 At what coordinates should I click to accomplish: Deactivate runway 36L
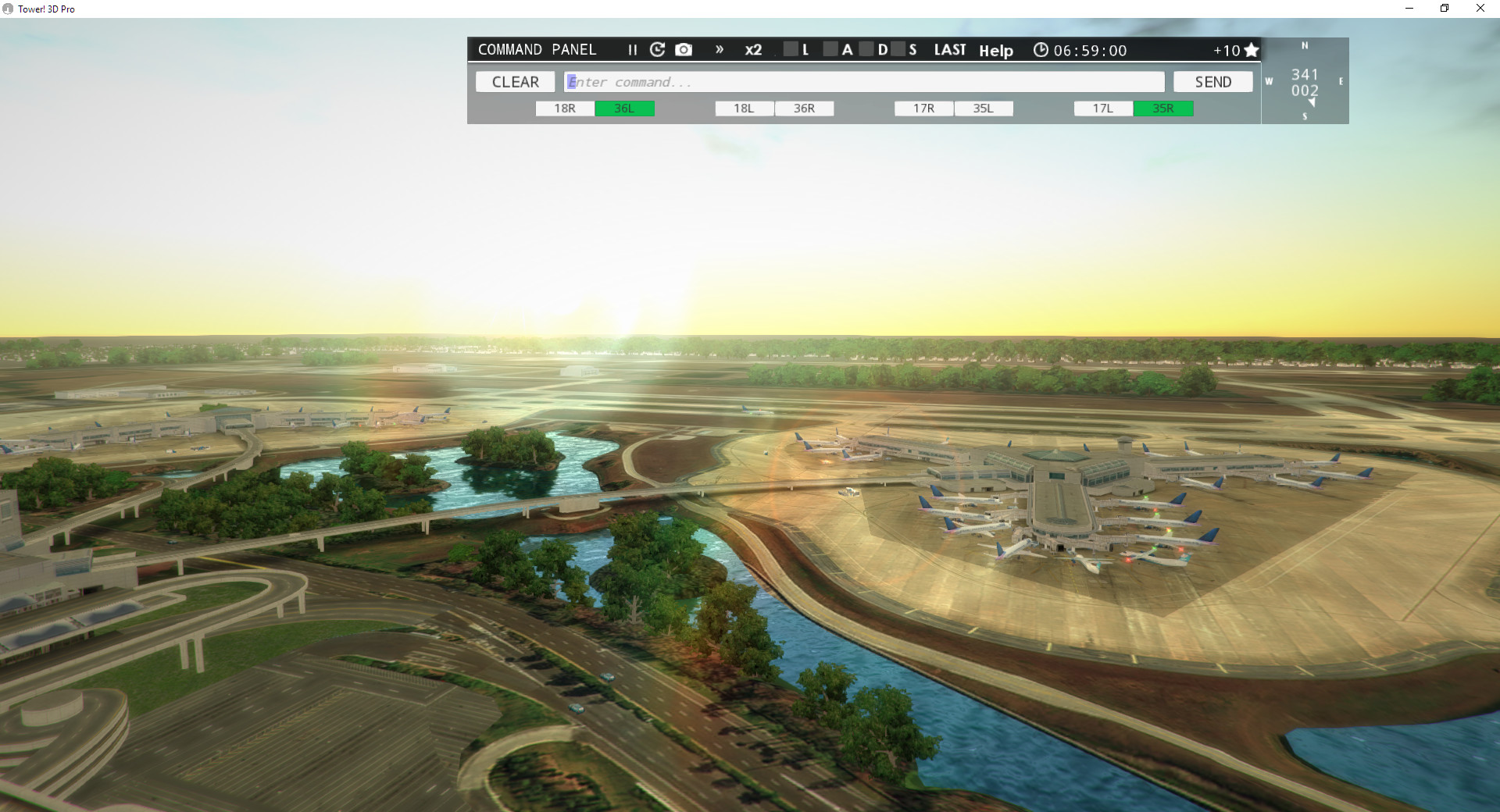tap(624, 109)
